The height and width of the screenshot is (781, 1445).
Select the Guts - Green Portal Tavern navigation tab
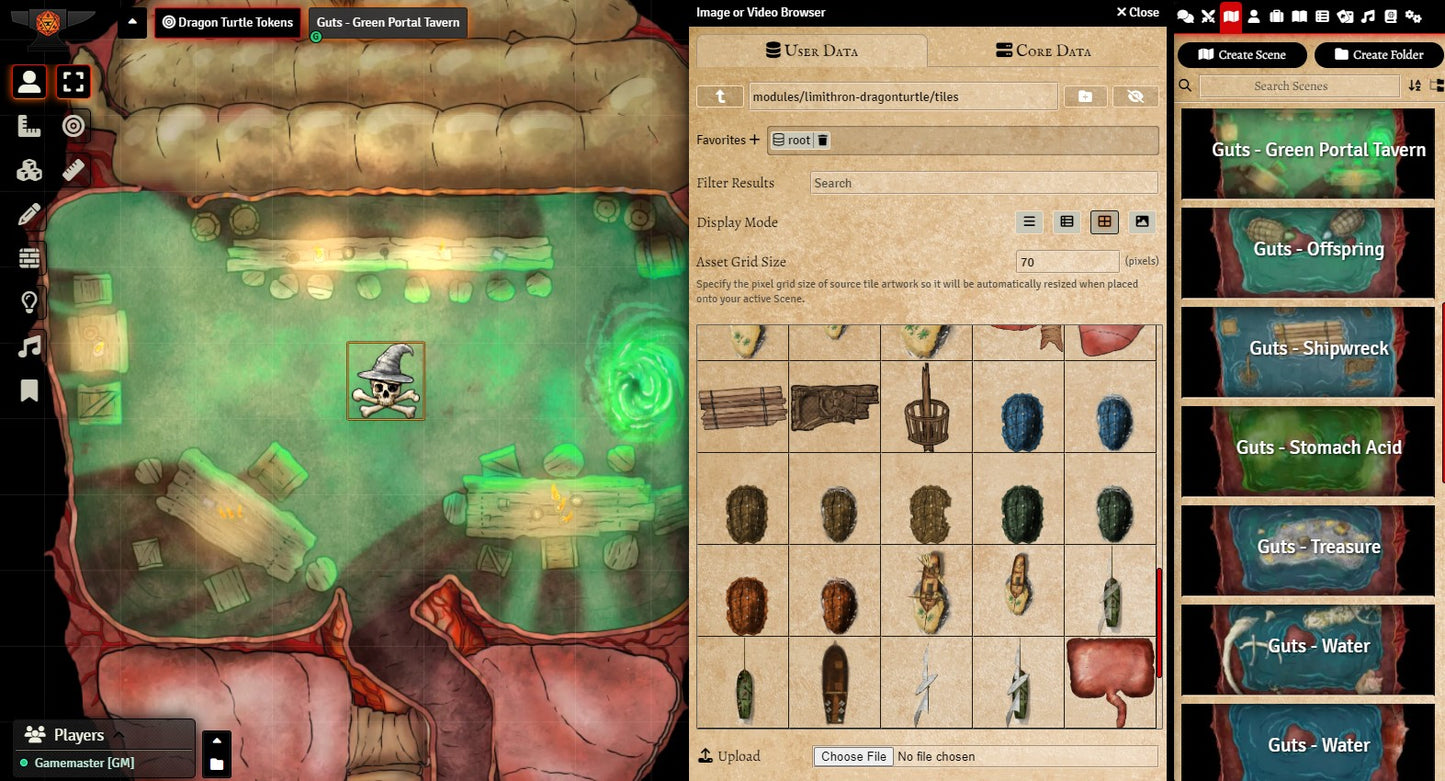[388, 22]
